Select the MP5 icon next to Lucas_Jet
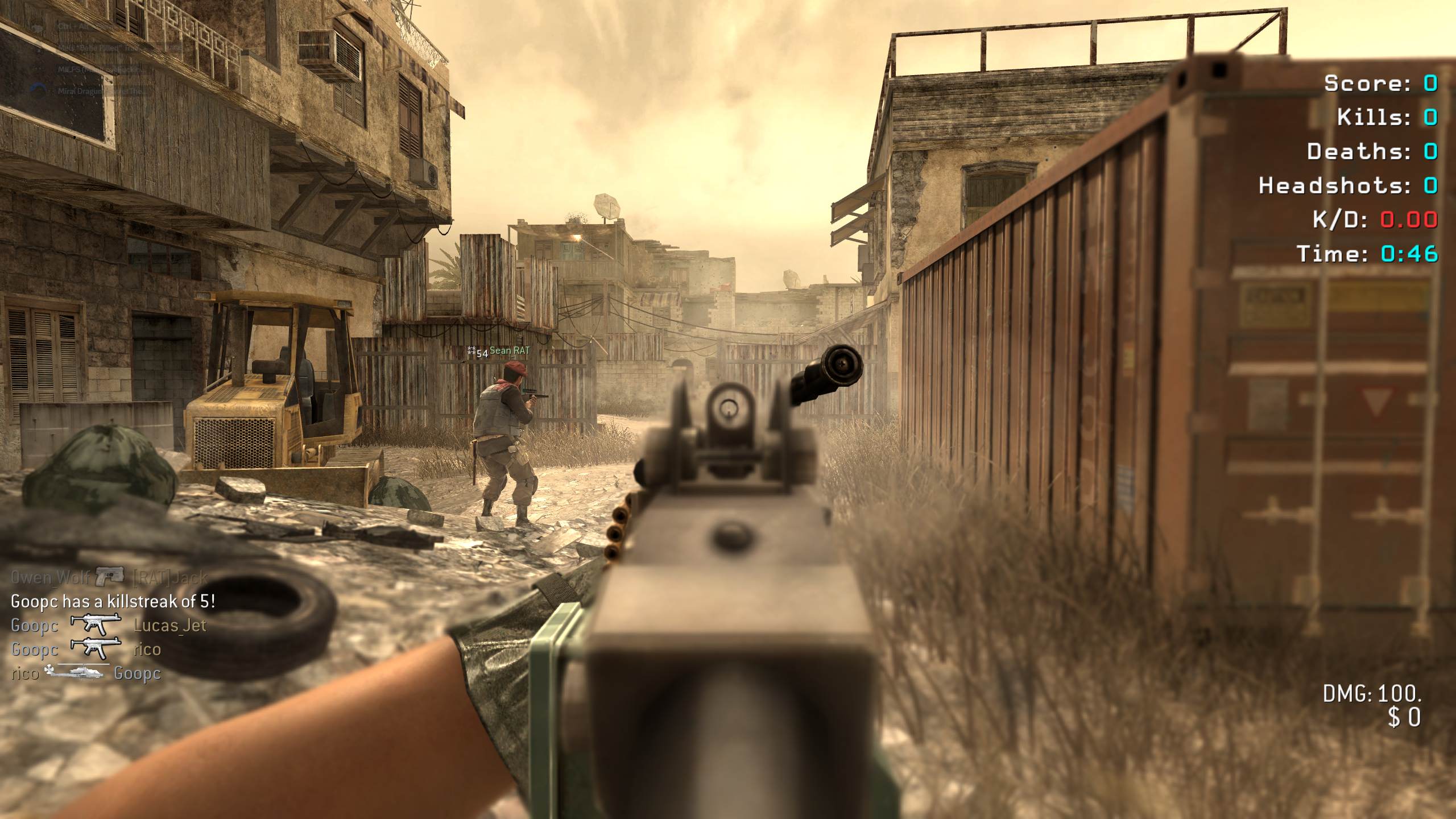 pyautogui.click(x=96, y=625)
